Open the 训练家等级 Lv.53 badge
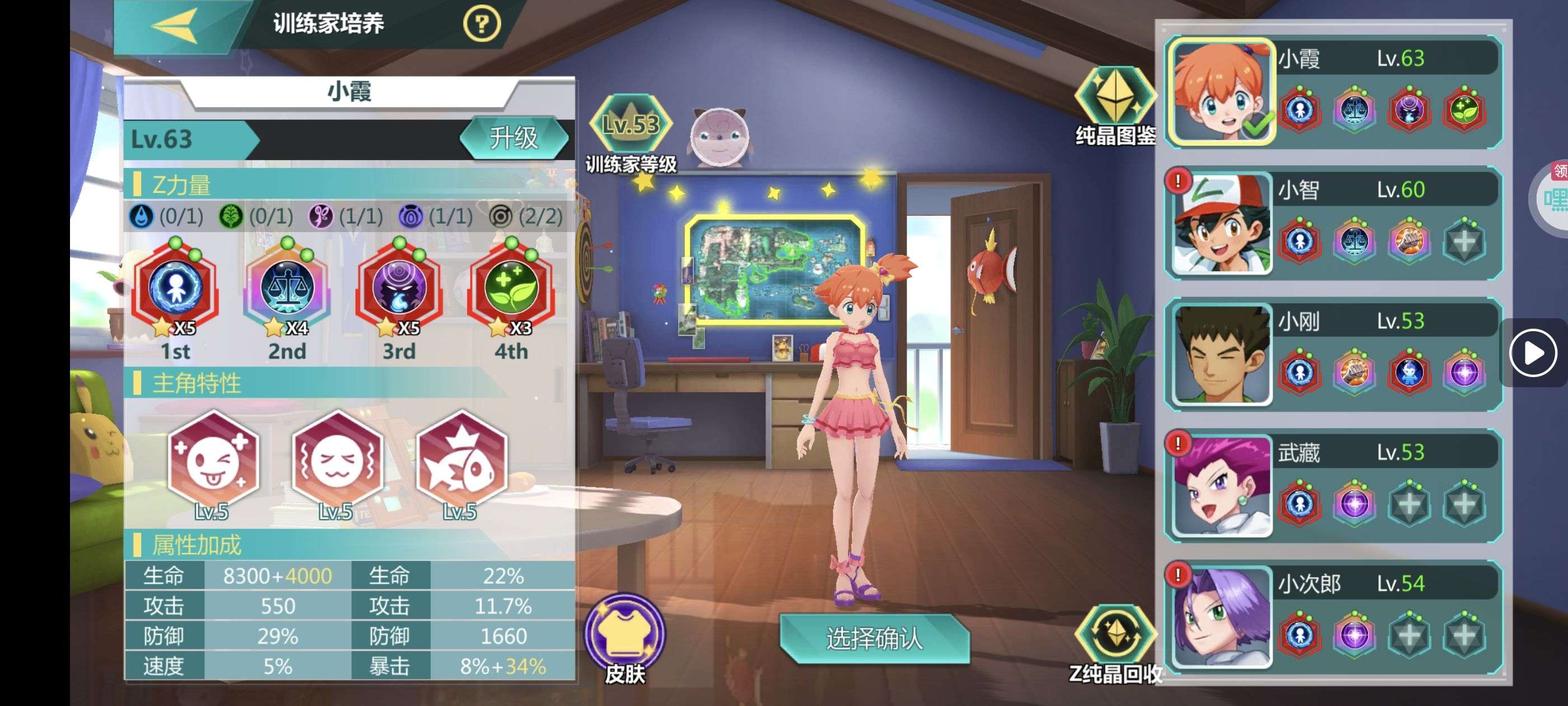This screenshot has height=706, width=1568. [631, 126]
